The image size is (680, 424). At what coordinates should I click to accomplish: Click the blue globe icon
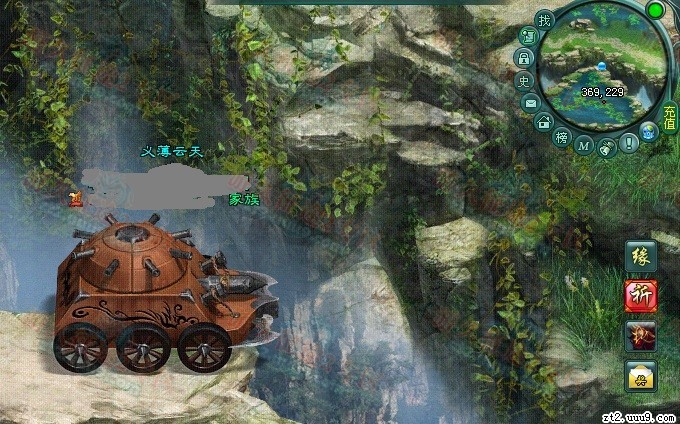point(648,130)
